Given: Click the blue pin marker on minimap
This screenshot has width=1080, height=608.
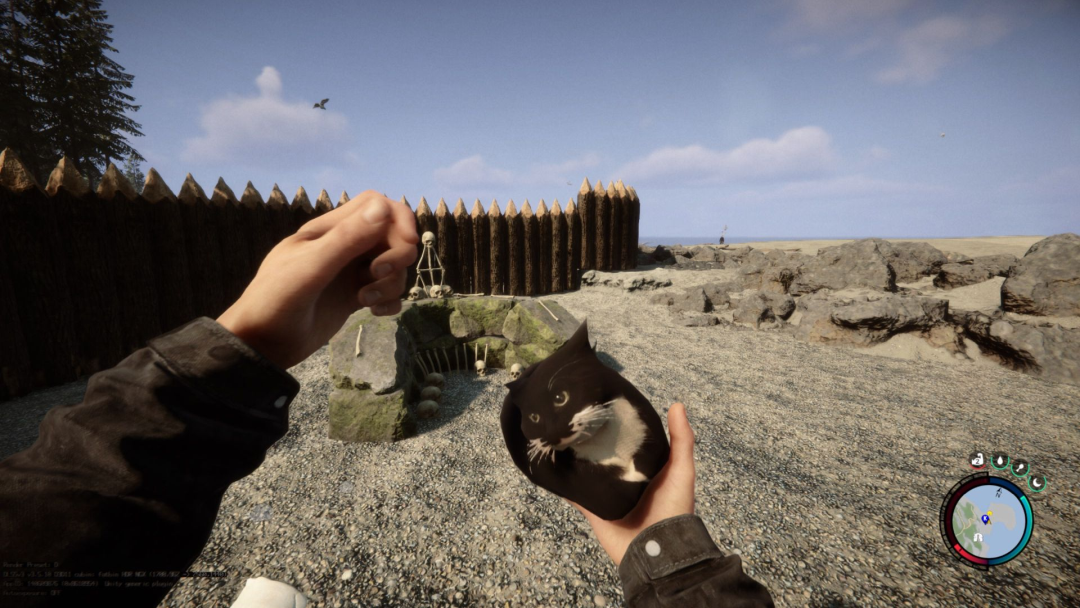Looking at the screenshot, I should pos(985,518).
